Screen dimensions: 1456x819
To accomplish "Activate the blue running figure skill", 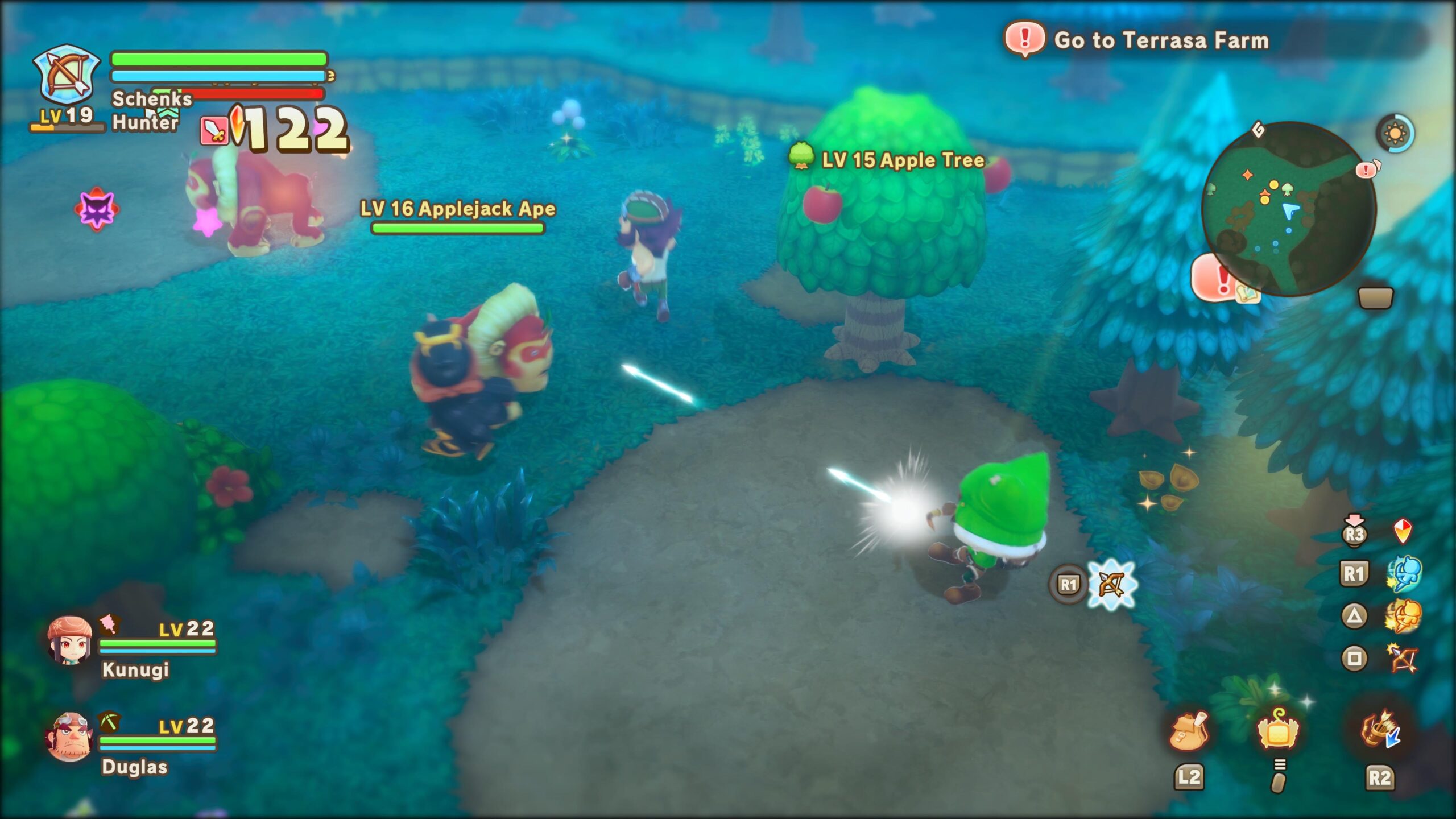I will [1404, 574].
